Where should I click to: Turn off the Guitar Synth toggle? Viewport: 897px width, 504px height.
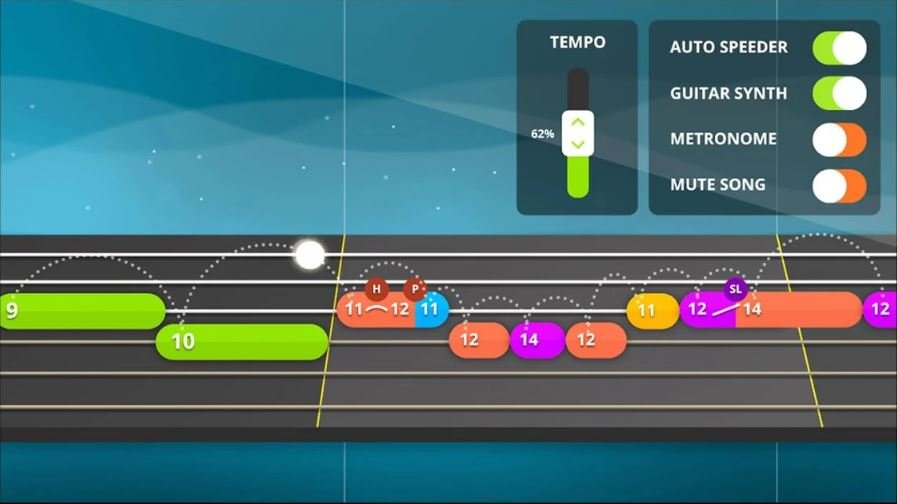point(839,94)
